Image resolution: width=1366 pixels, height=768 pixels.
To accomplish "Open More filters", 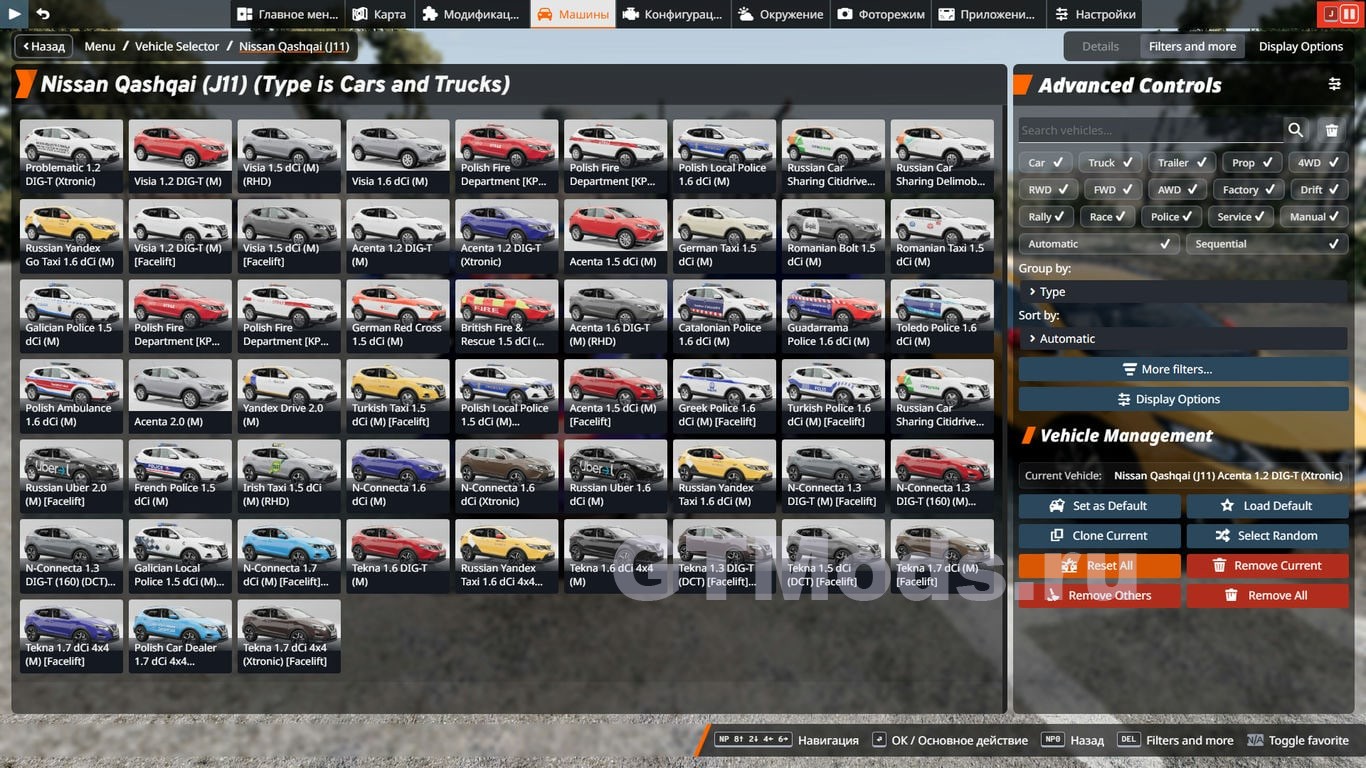I will point(1183,369).
